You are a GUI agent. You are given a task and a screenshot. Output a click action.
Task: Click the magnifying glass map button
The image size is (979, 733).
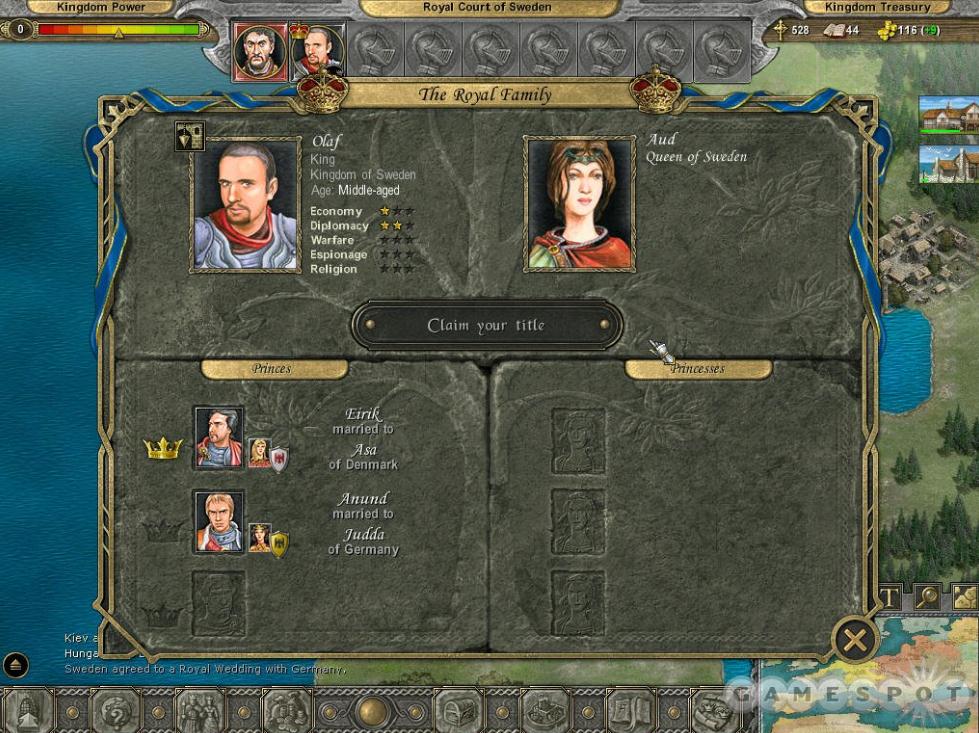pos(929,597)
